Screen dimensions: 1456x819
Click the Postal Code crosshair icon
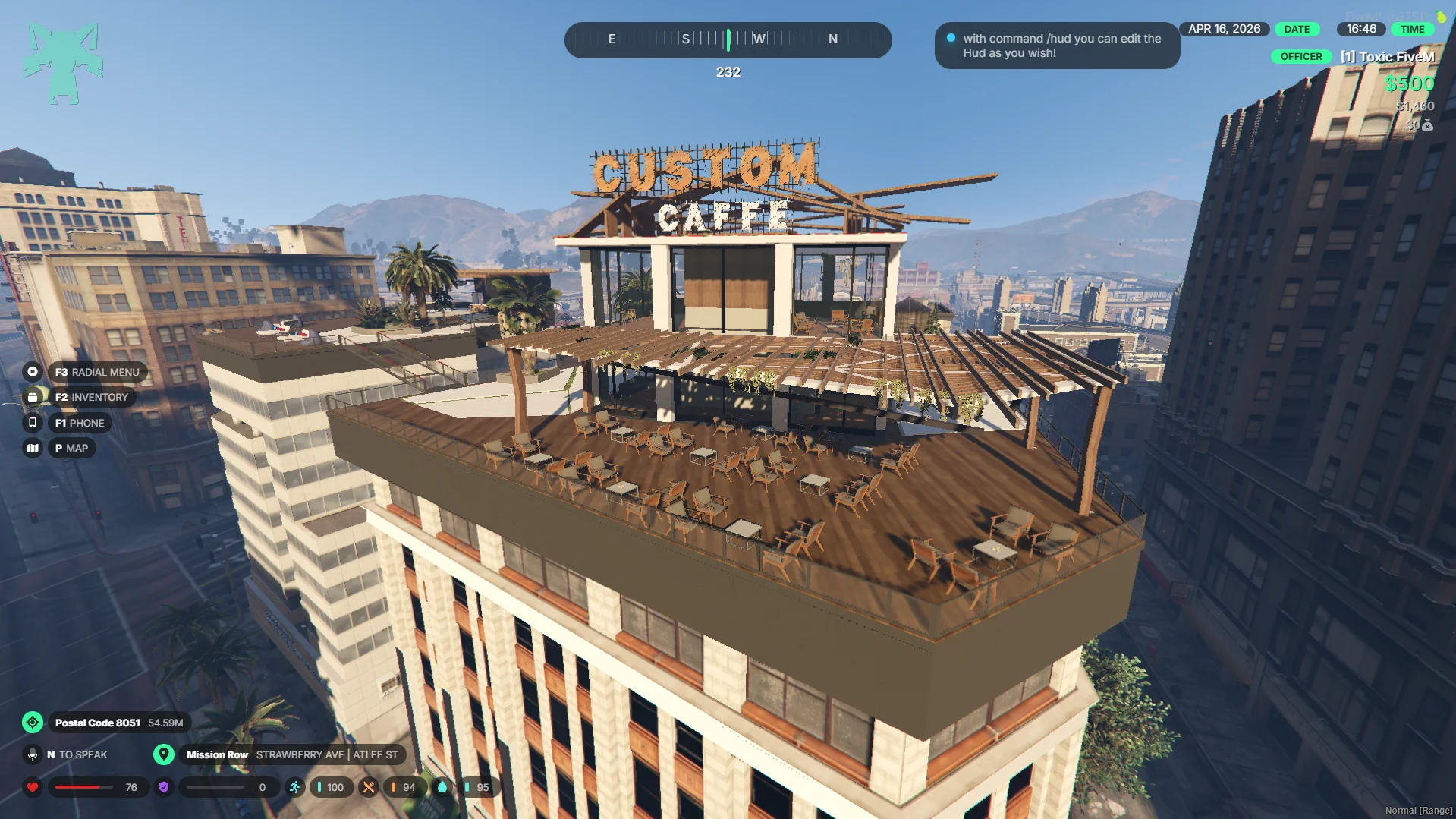click(x=33, y=723)
